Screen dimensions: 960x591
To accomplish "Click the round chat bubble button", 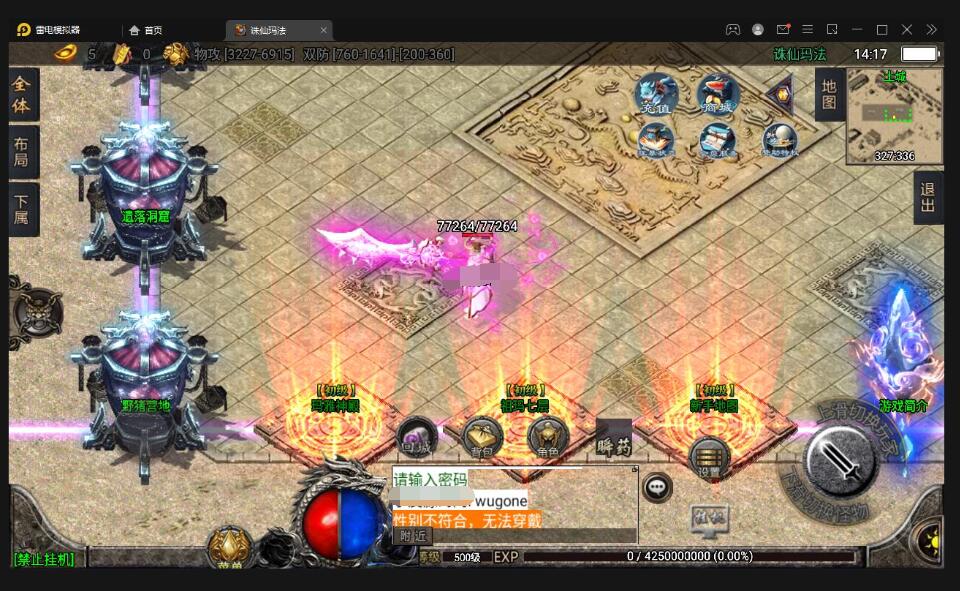I will pos(657,487).
